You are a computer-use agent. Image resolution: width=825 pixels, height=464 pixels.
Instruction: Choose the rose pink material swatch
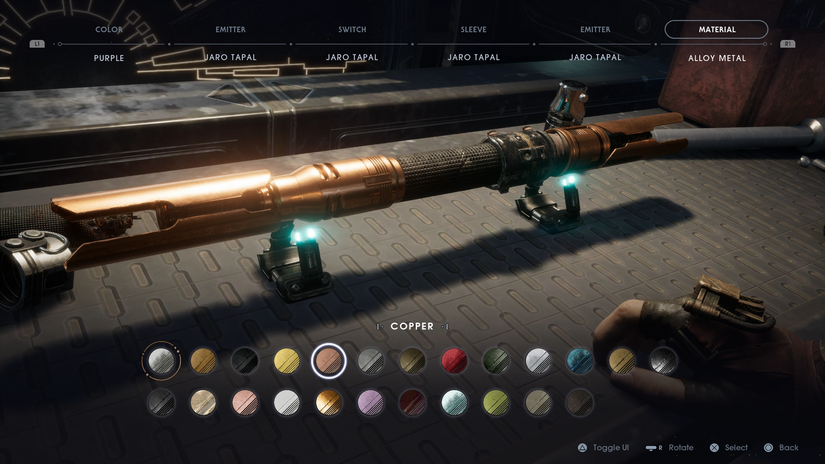[245, 402]
